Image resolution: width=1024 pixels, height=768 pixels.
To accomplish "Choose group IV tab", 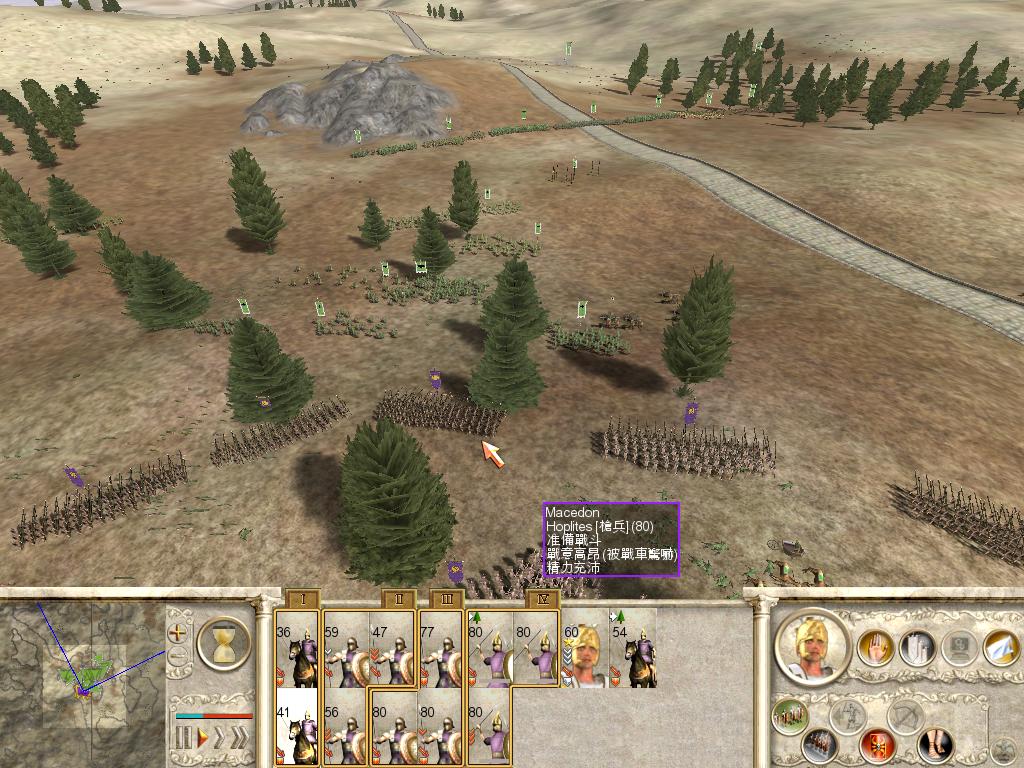I will pos(543,600).
